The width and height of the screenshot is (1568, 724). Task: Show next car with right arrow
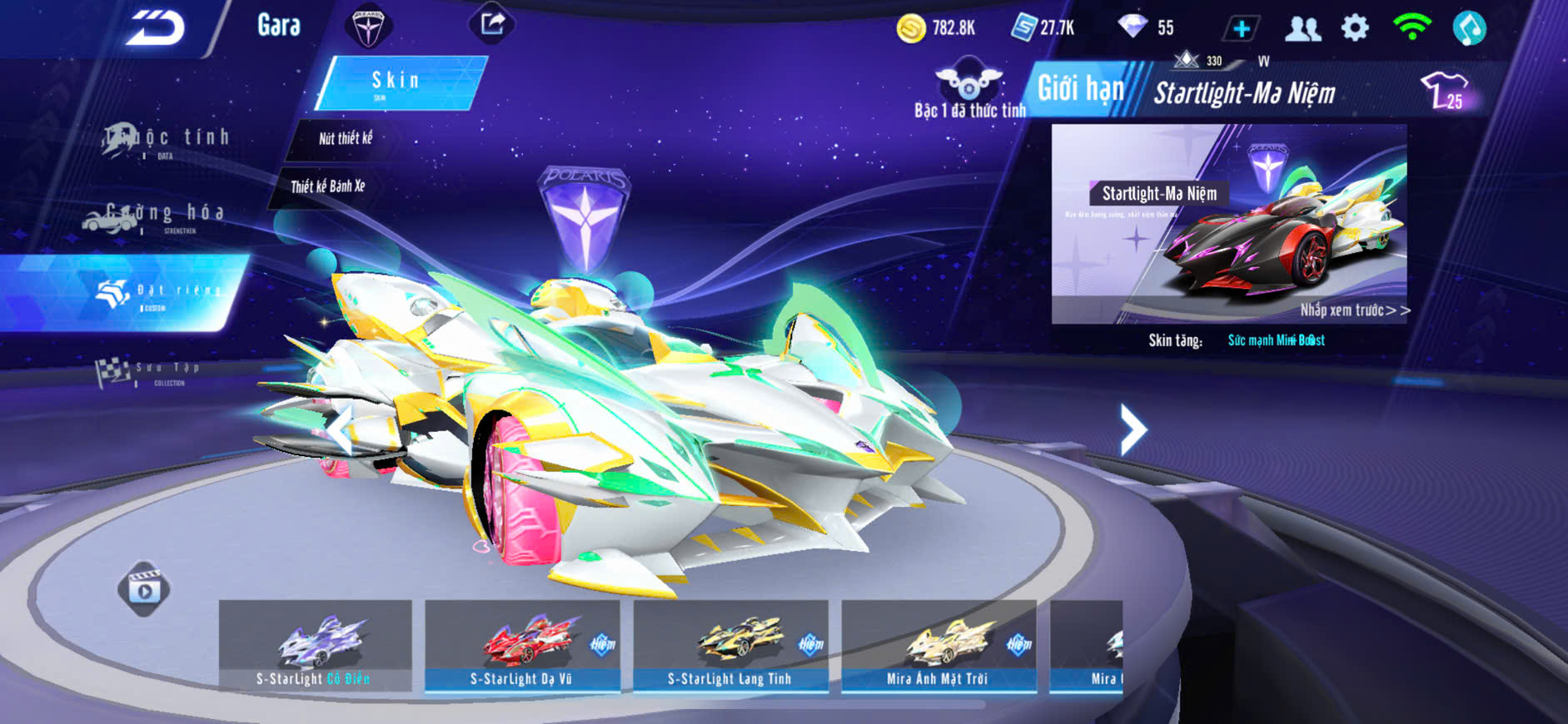[x=1132, y=429]
